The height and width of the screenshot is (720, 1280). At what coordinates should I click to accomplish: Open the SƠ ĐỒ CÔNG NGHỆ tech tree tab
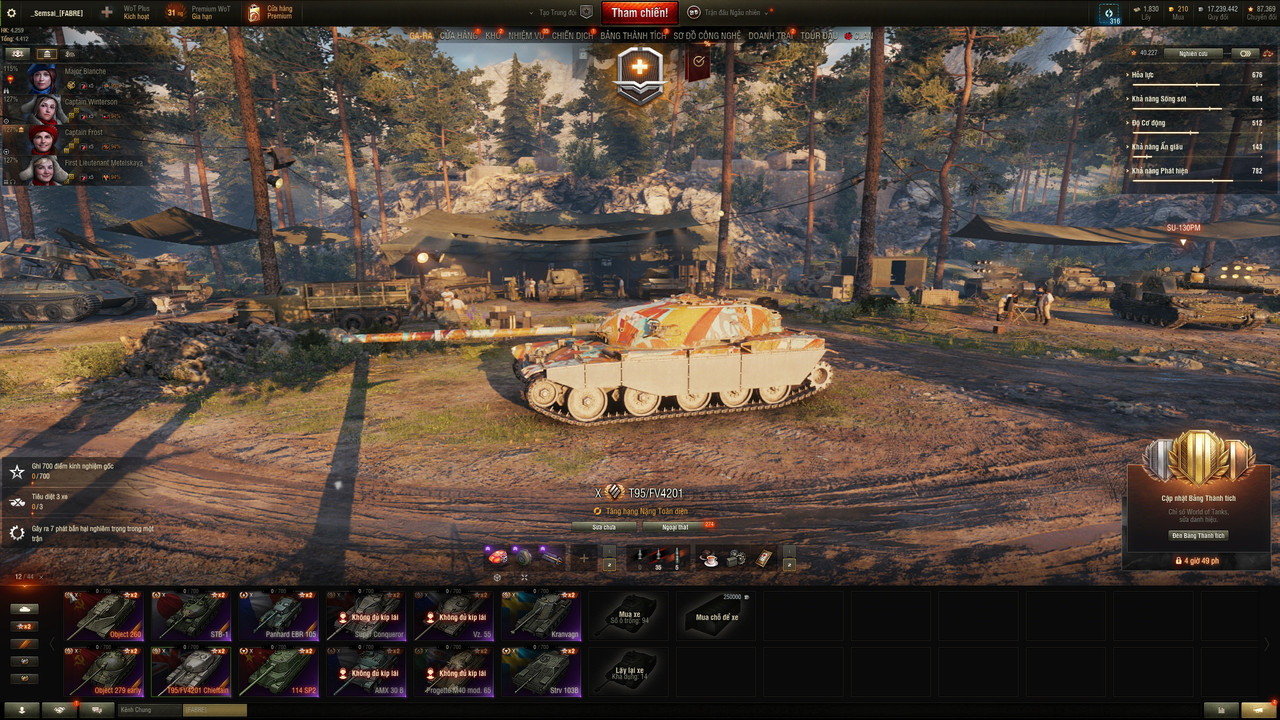(x=707, y=35)
